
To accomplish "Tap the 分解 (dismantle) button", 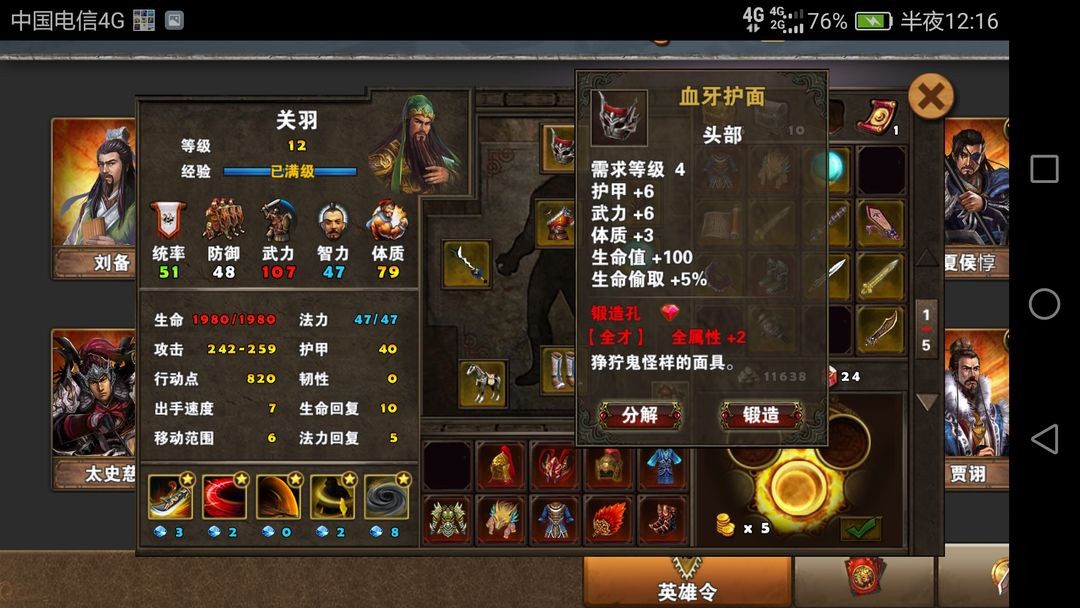I will click(640, 415).
